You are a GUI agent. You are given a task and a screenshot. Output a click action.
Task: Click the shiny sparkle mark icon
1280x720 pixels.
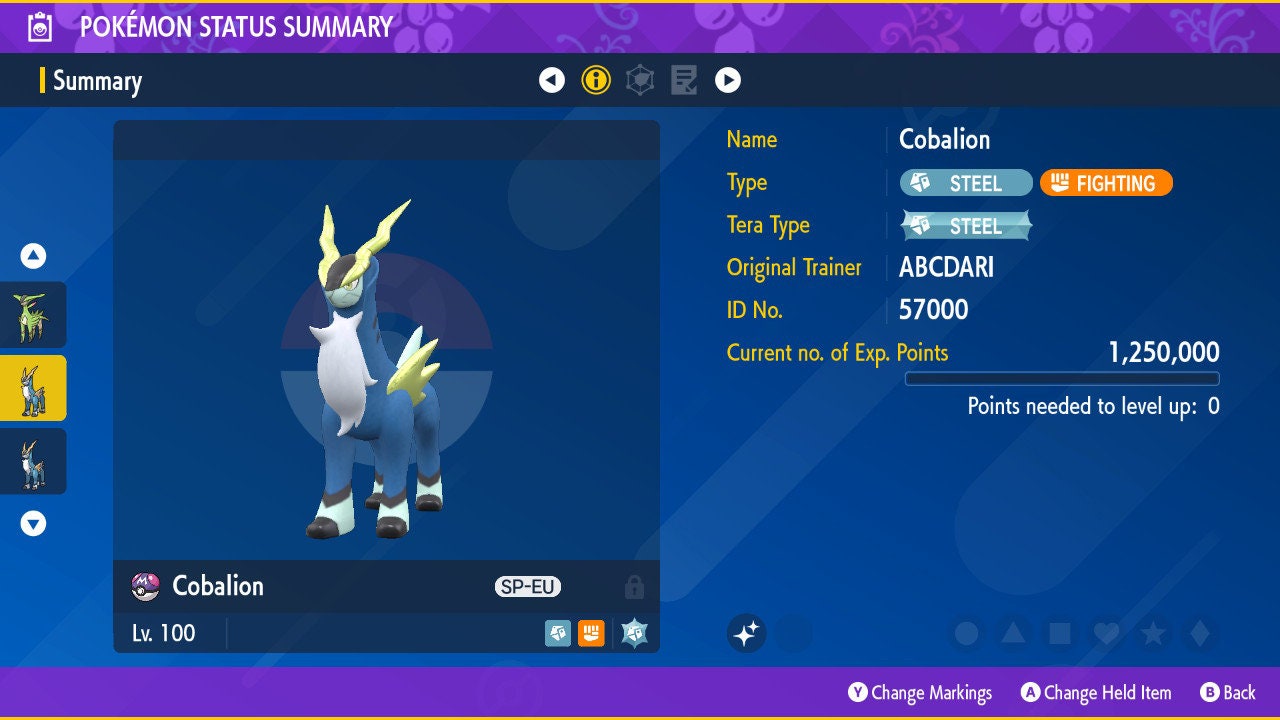click(x=746, y=633)
